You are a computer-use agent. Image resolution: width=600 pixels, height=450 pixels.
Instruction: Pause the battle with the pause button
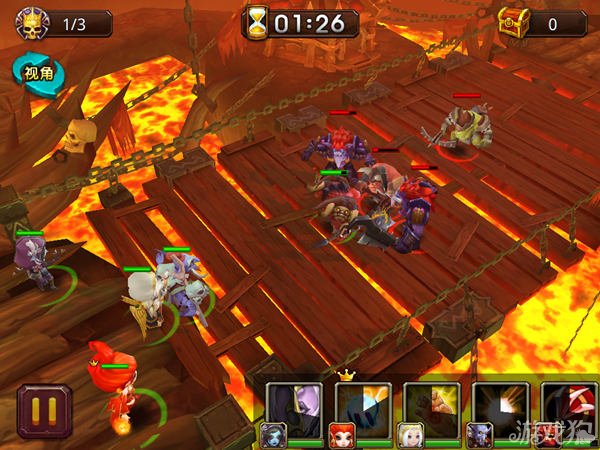point(44,411)
